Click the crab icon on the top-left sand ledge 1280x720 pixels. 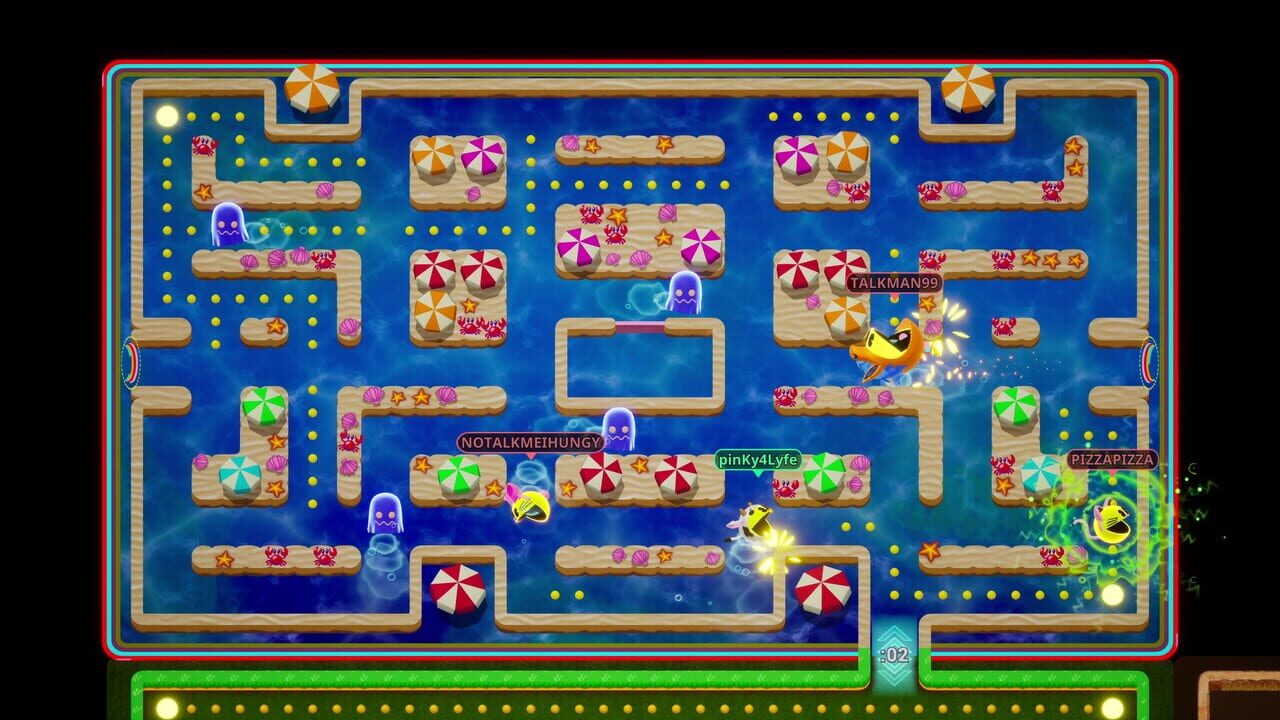[207, 146]
